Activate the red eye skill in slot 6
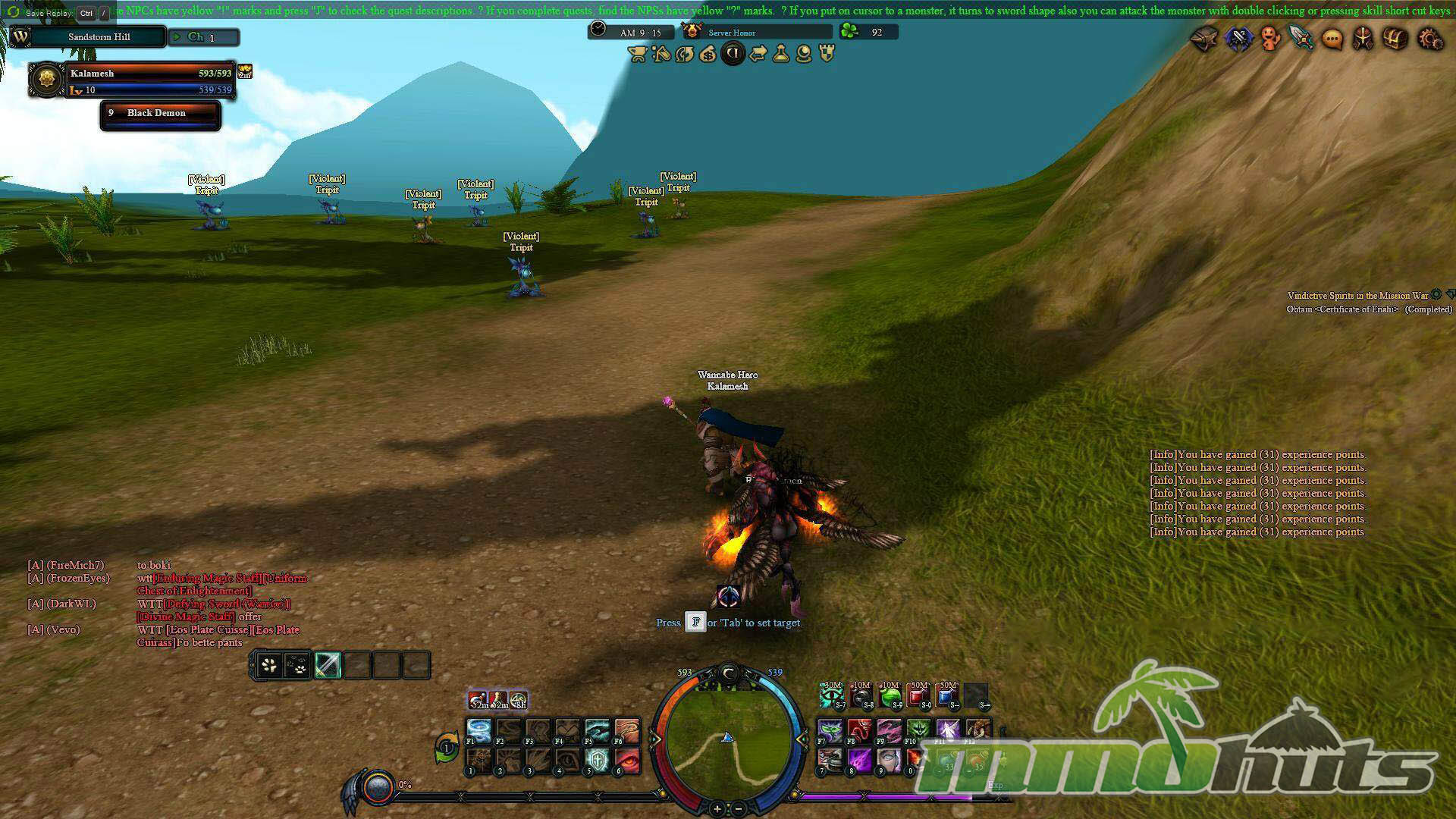 pos(627,759)
